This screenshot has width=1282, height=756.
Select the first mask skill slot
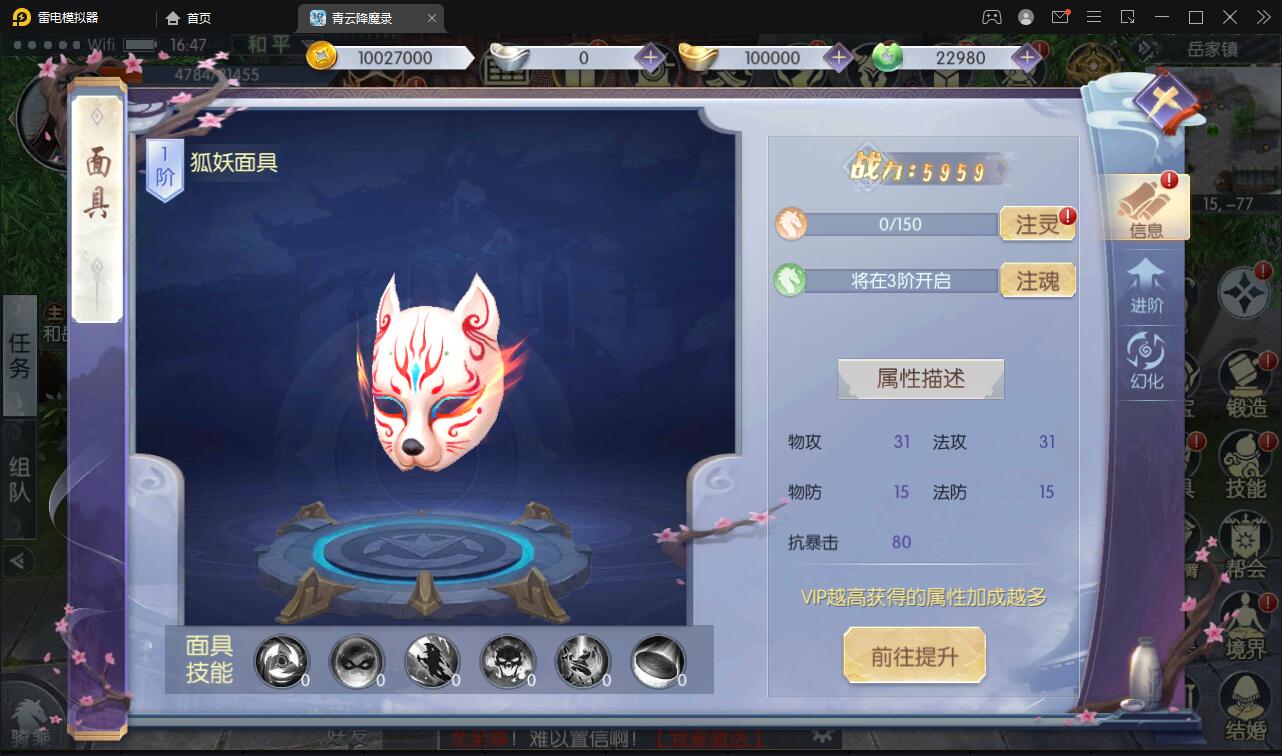click(282, 660)
